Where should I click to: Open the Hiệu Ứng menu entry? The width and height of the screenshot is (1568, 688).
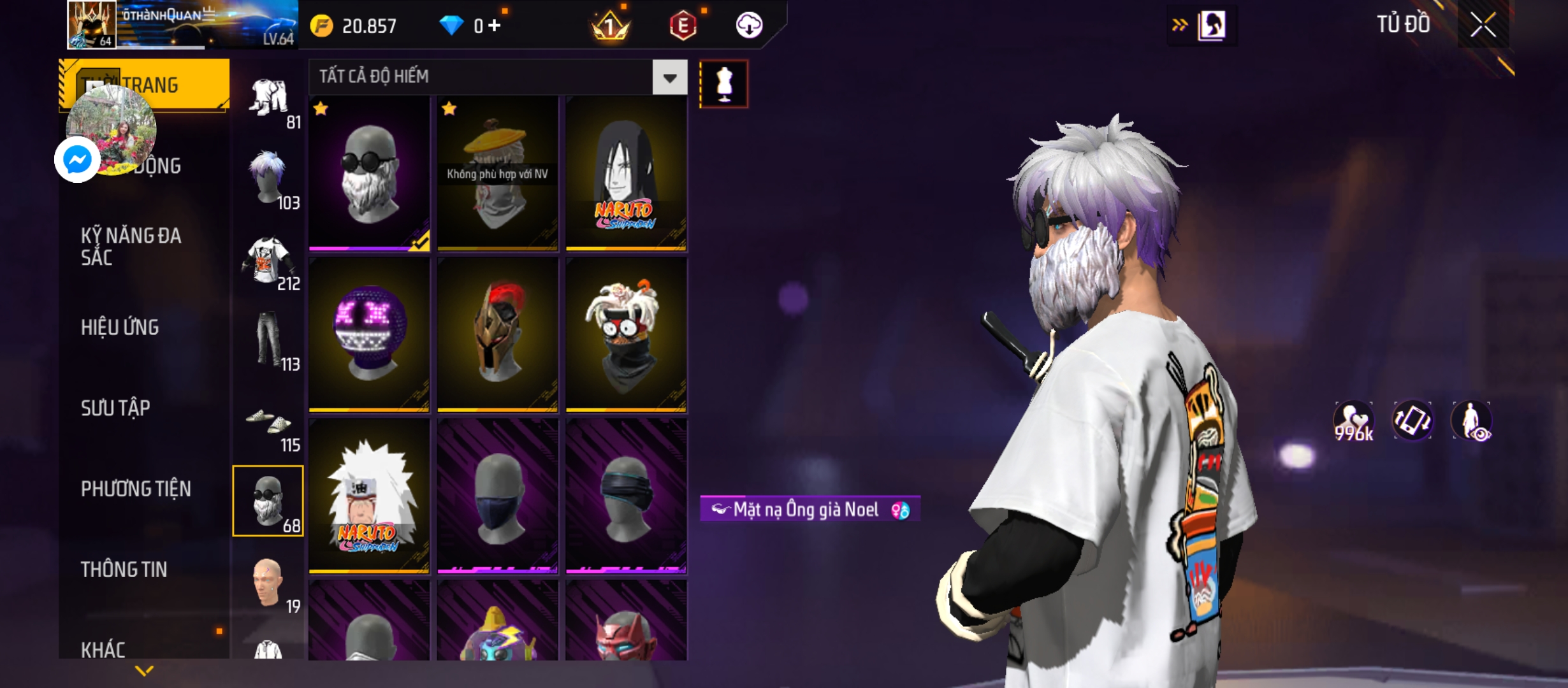tap(120, 327)
